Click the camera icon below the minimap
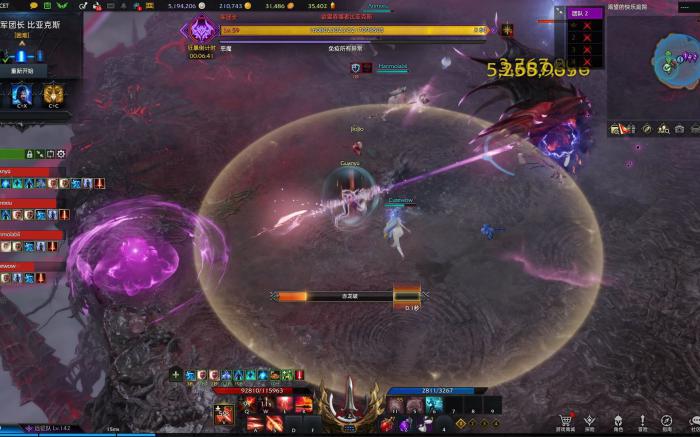Screen dimensions: 700x437 point(680,128)
